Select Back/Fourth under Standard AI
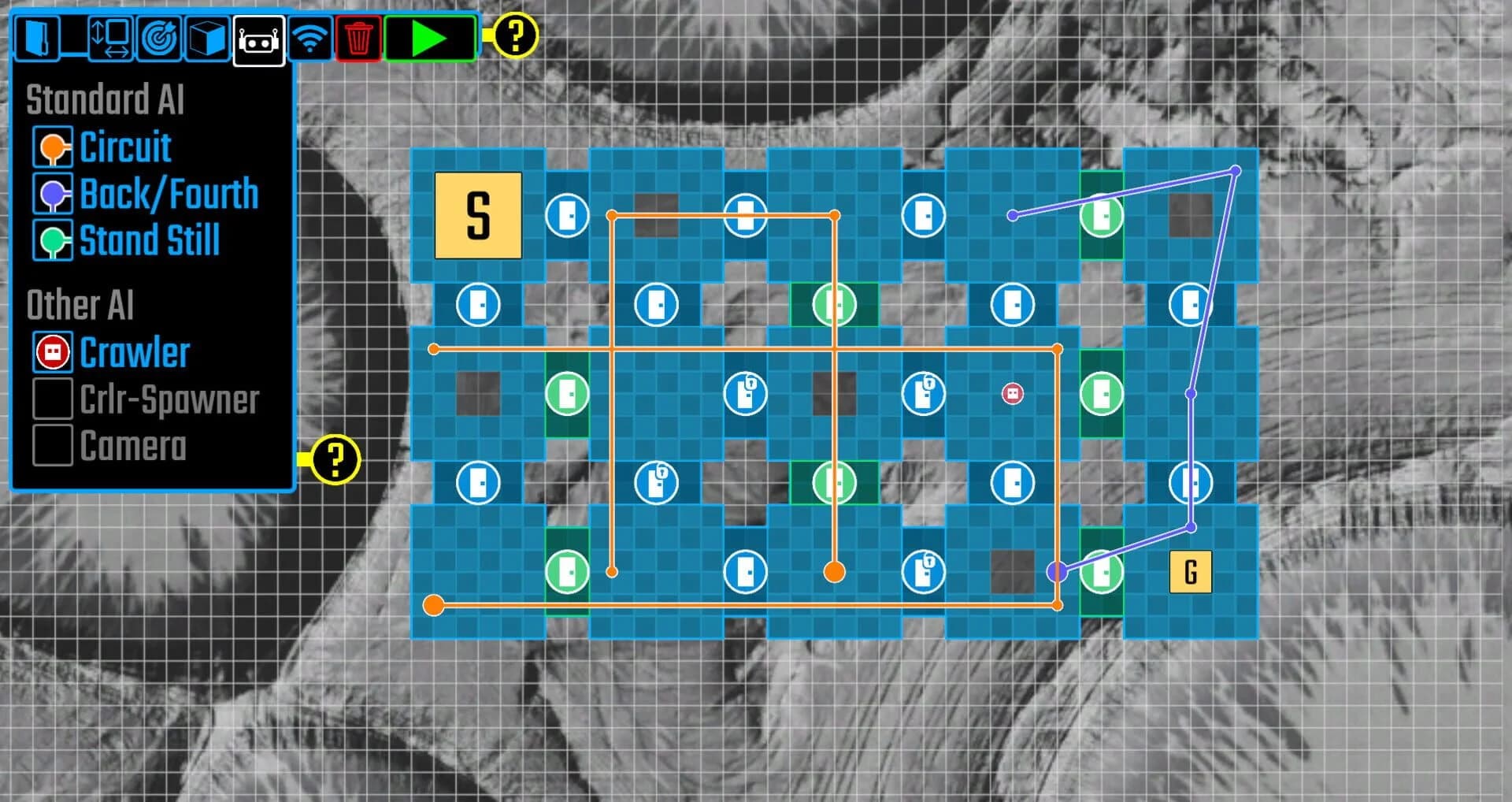The image size is (1512, 802). [x=169, y=193]
